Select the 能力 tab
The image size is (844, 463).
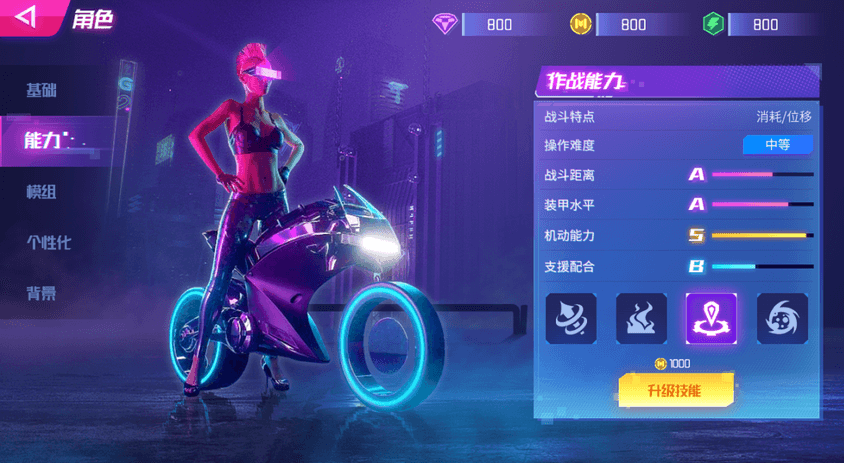[44, 141]
